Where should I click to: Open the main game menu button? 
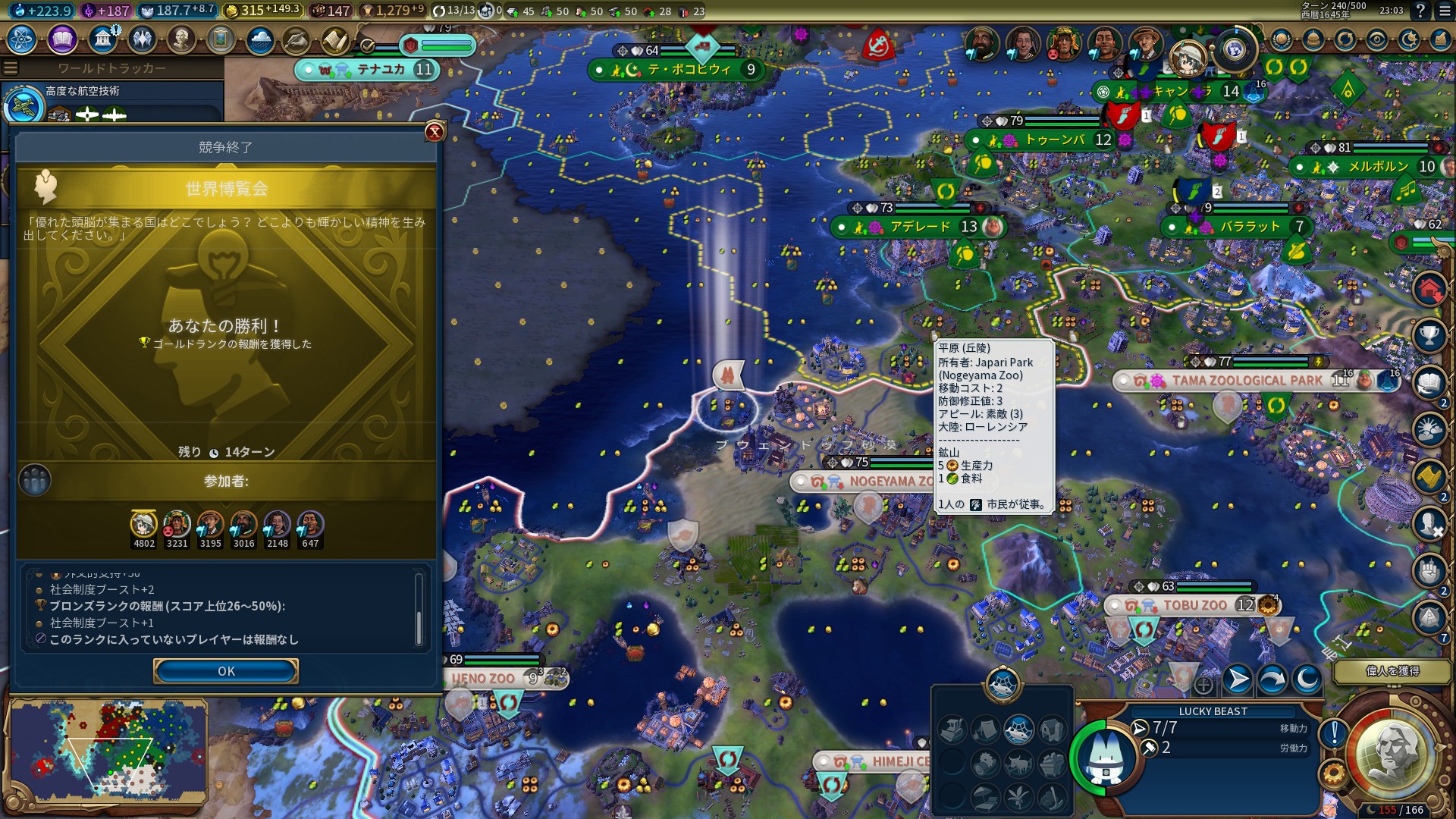[1443, 11]
